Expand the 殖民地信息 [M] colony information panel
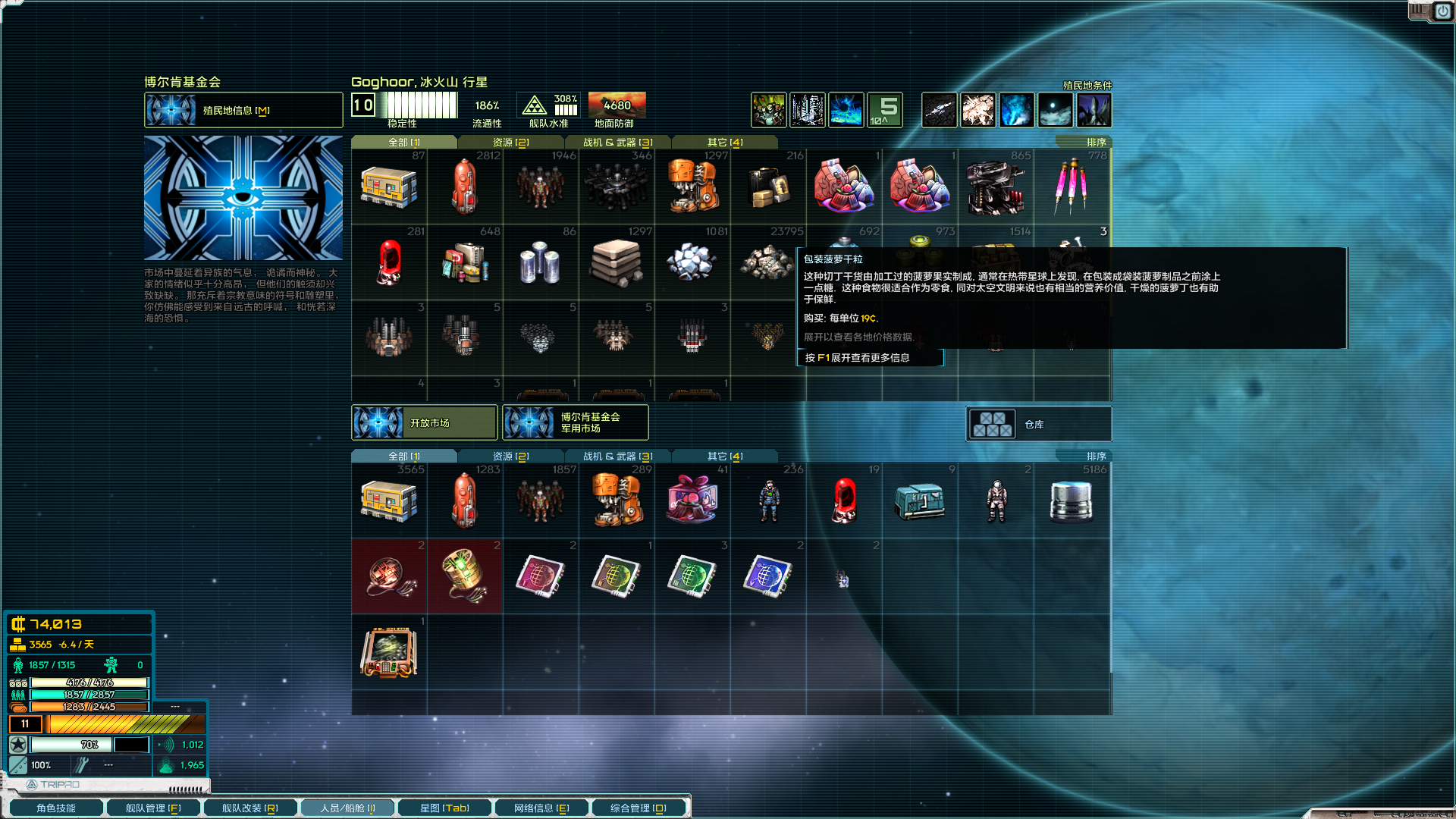The image size is (1456, 819). tap(243, 110)
